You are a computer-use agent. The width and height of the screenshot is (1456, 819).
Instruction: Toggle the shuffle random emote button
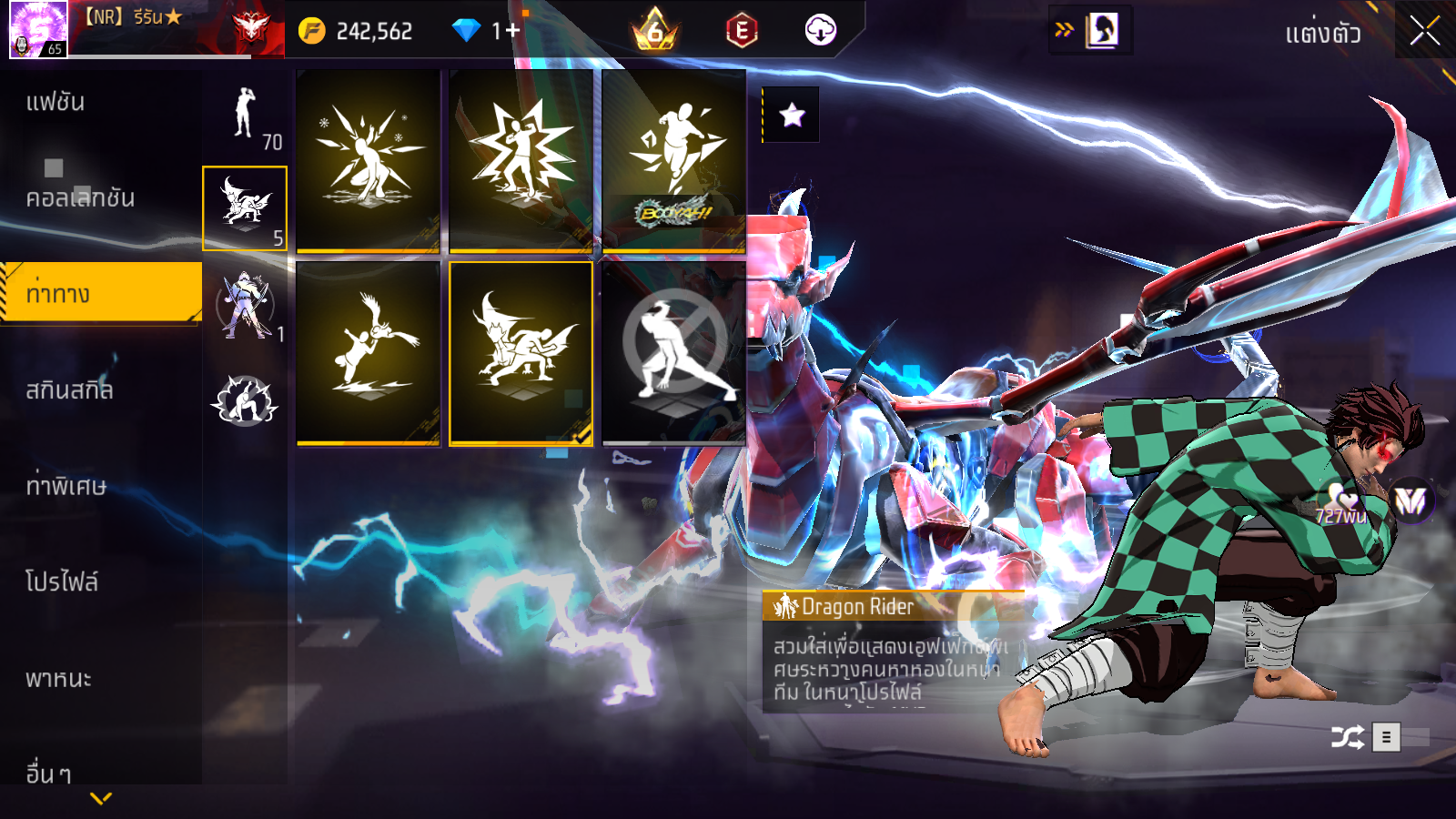click(x=1347, y=736)
